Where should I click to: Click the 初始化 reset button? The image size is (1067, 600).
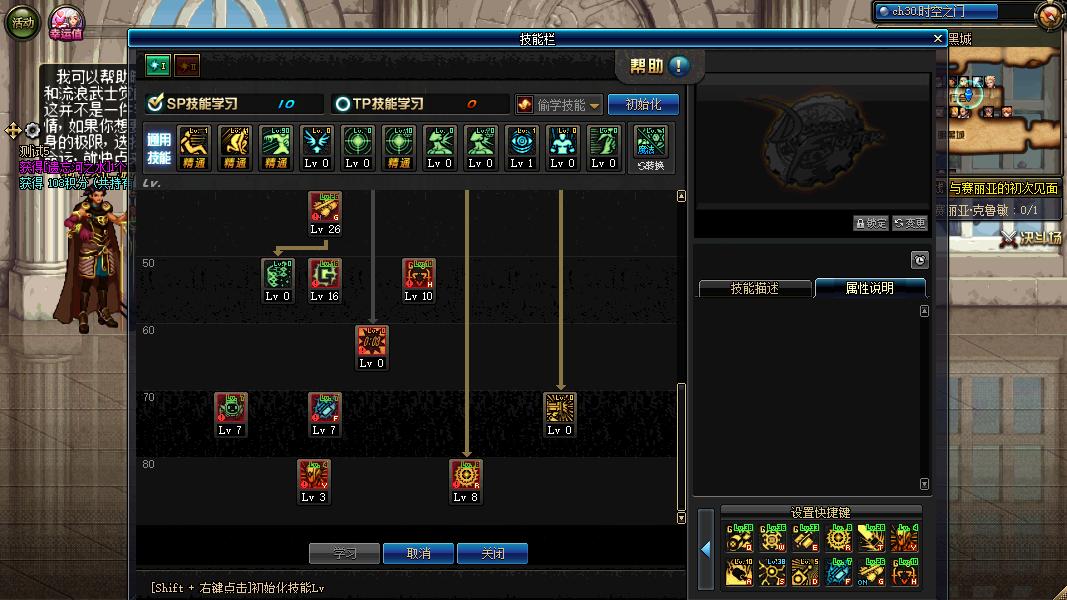(x=643, y=104)
